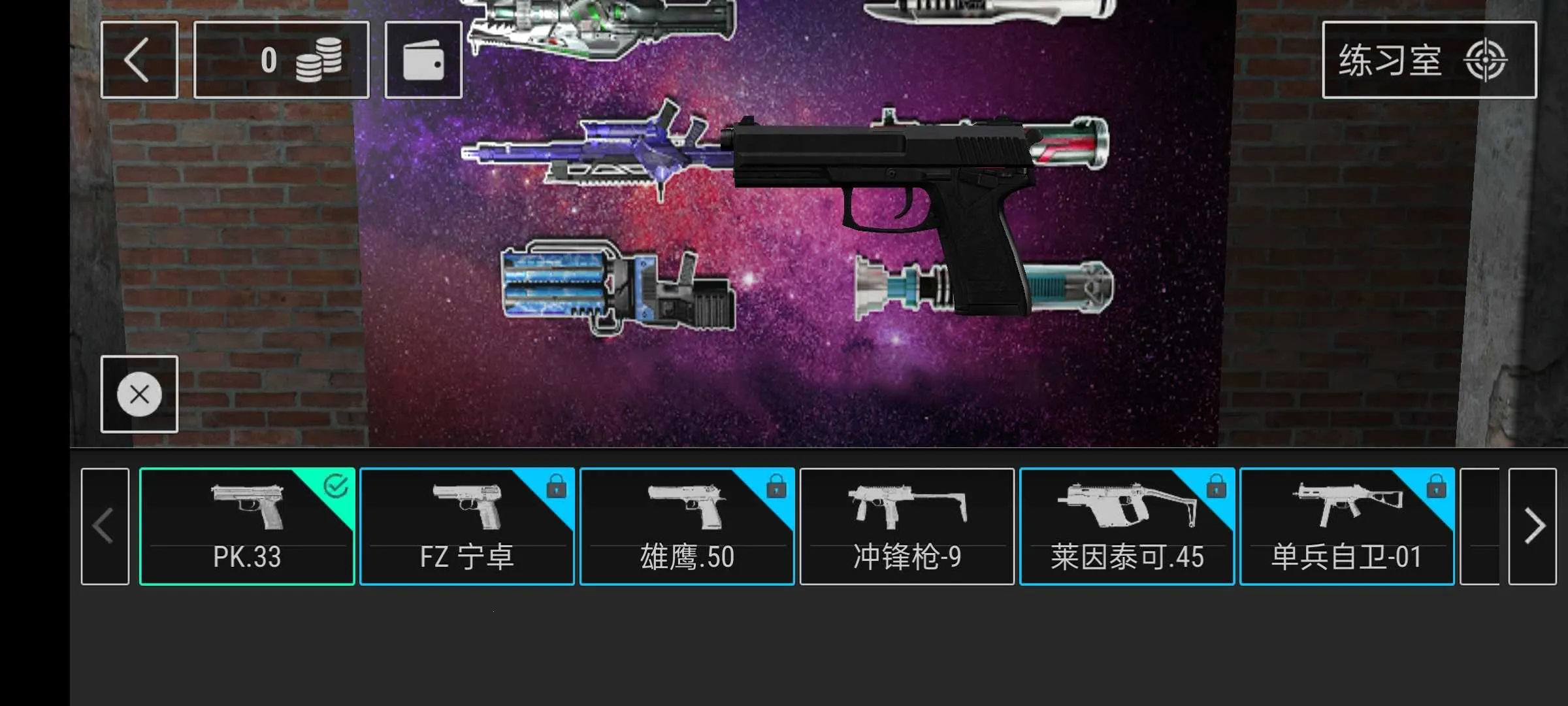Image resolution: width=1568 pixels, height=706 pixels.
Task: Switch to the 雄鹰.50 weapon card
Action: click(687, 526)
